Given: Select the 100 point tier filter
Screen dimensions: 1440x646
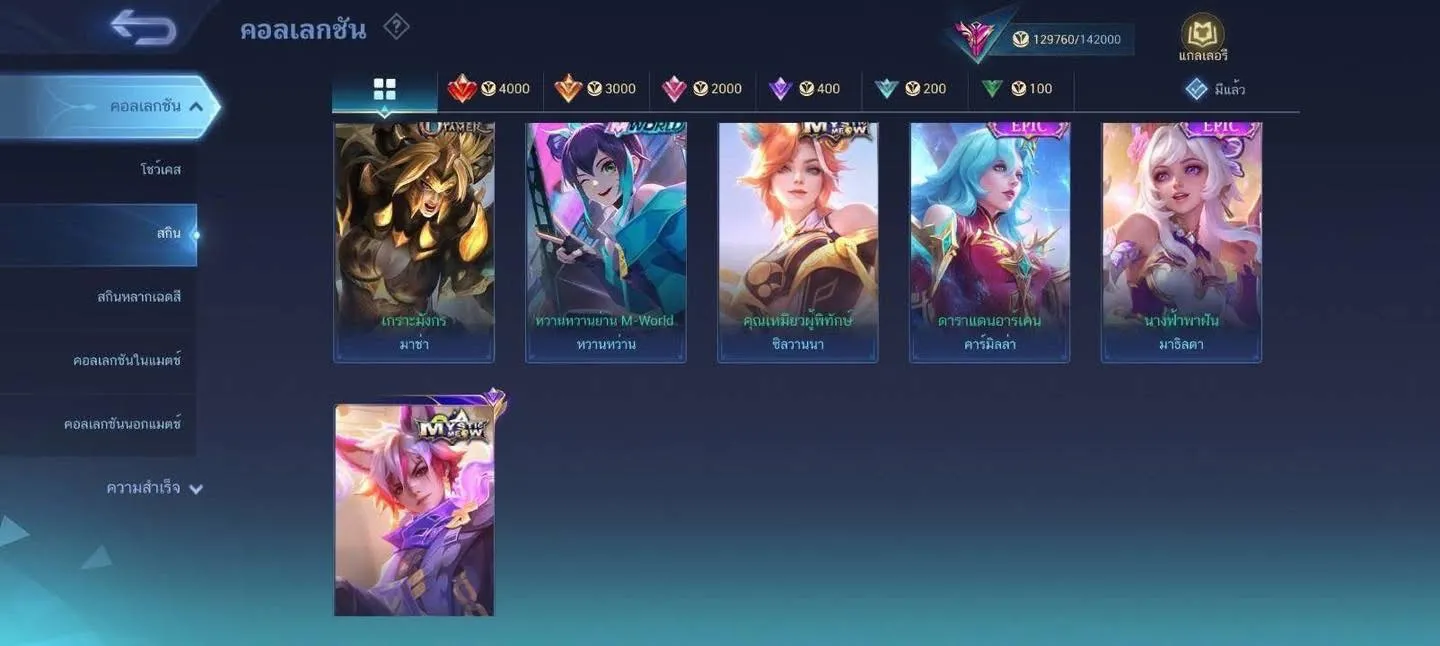Looking at the screenshot, I should [1017, 89].
